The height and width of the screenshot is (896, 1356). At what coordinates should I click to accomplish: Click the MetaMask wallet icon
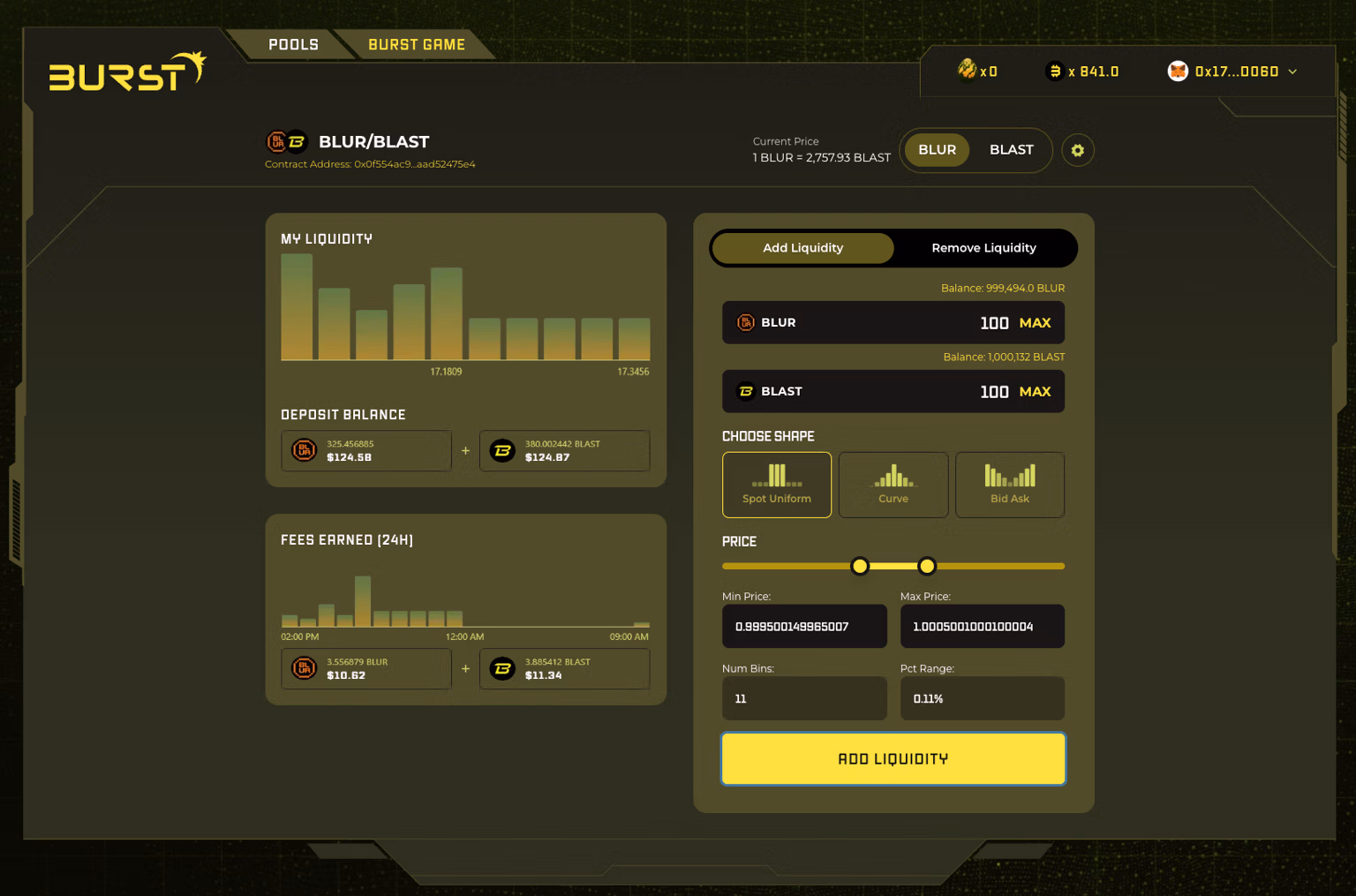click(1178, 71)
